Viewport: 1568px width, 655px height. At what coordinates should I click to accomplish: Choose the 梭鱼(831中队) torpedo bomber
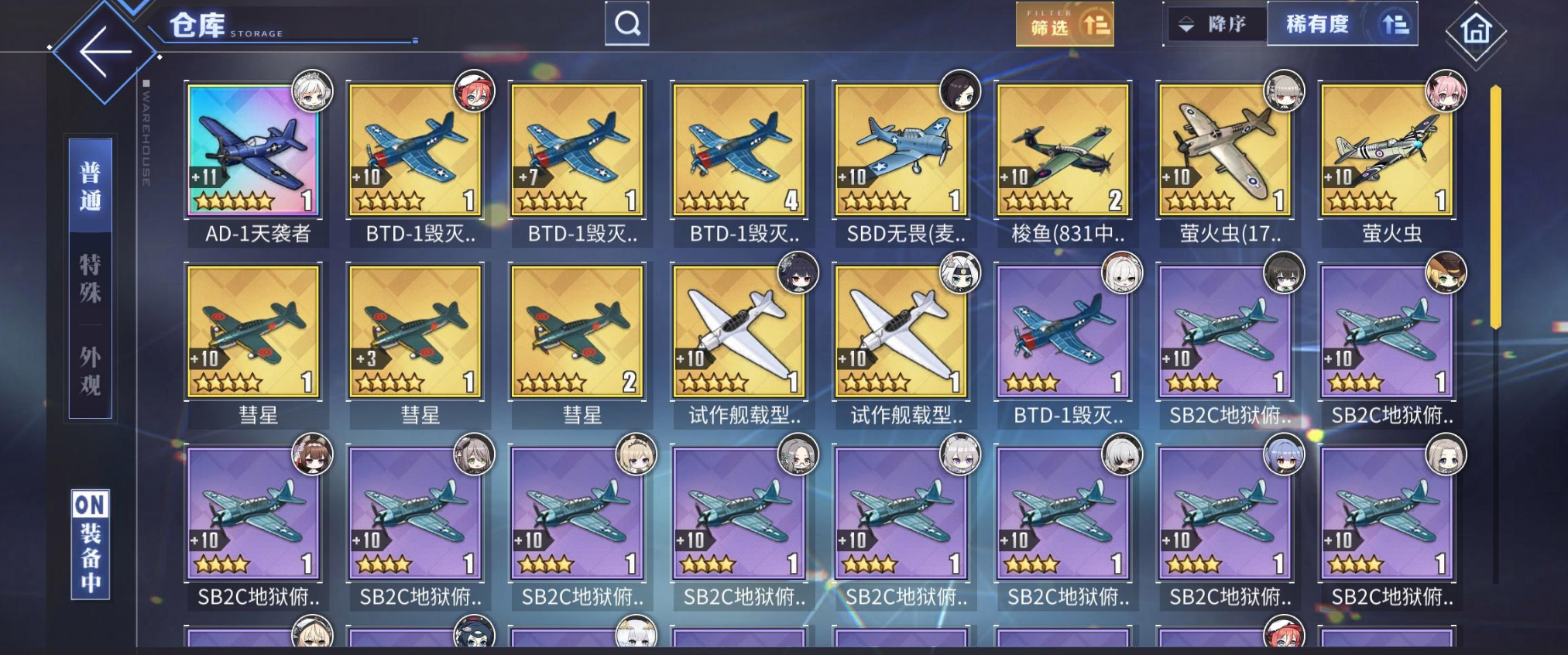pyautogui.click(x=1063, y=150)
